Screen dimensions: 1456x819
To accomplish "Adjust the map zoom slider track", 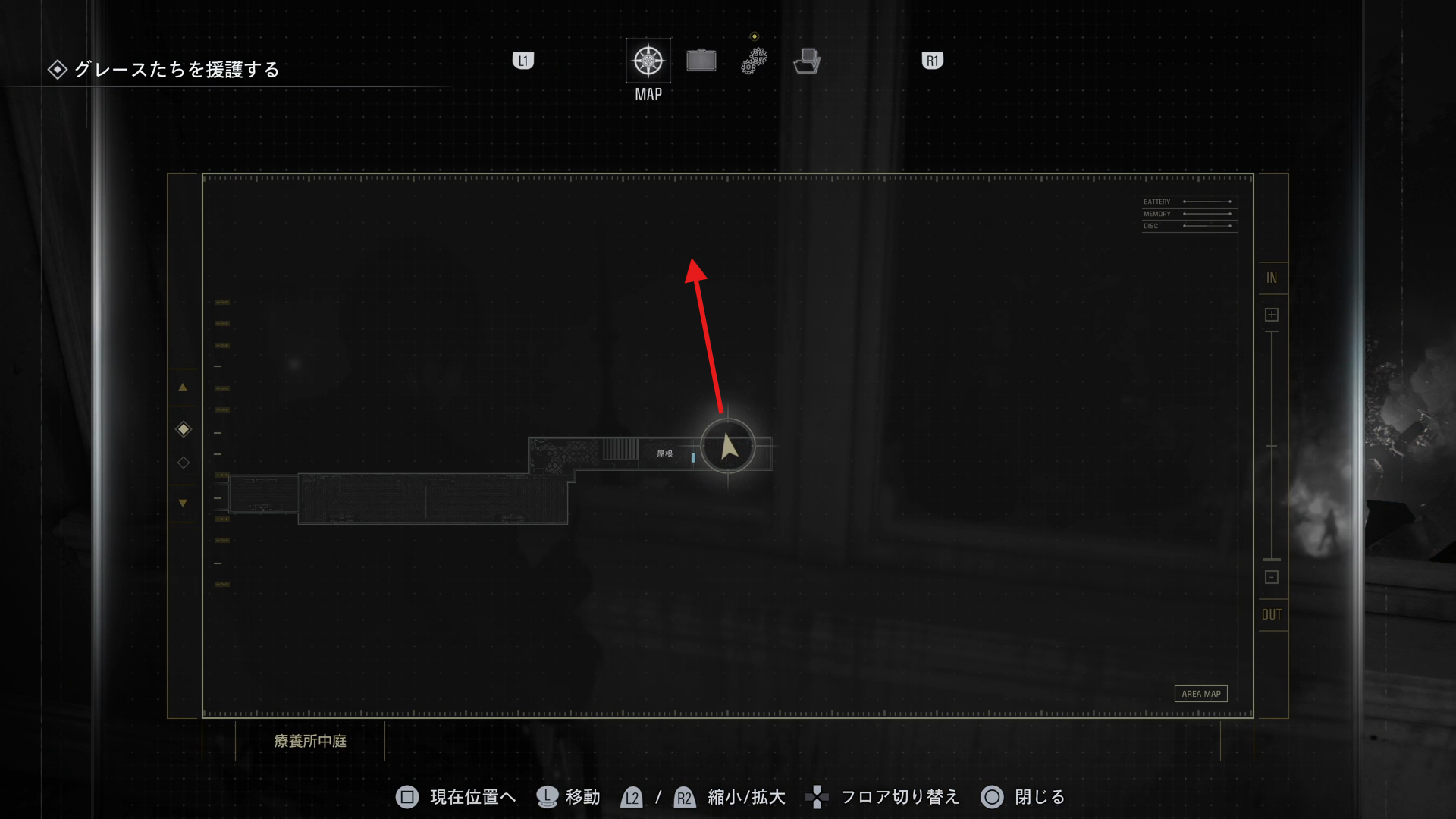I will point(1272,446).
